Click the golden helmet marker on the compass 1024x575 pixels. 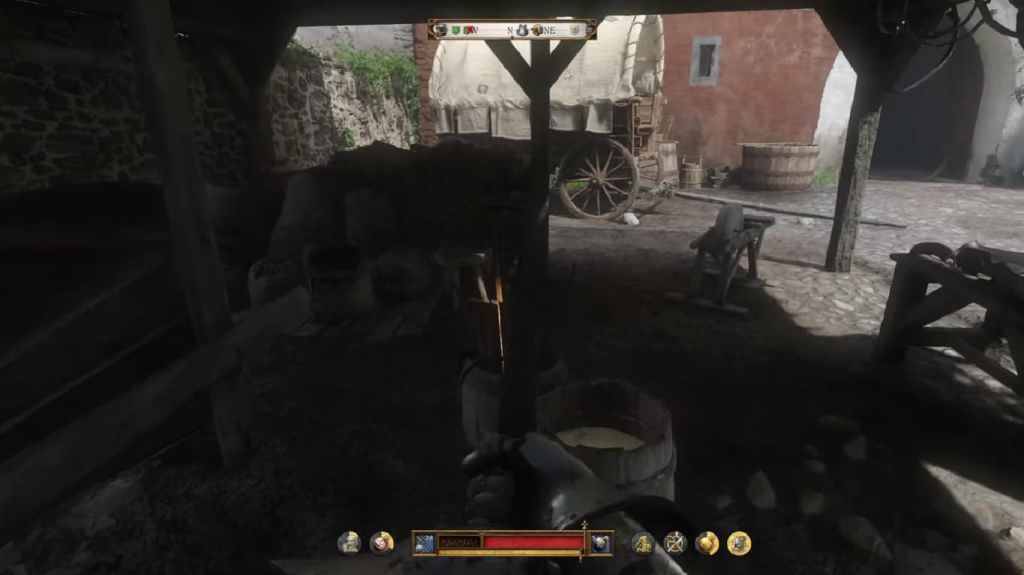[x=537, y=30]
